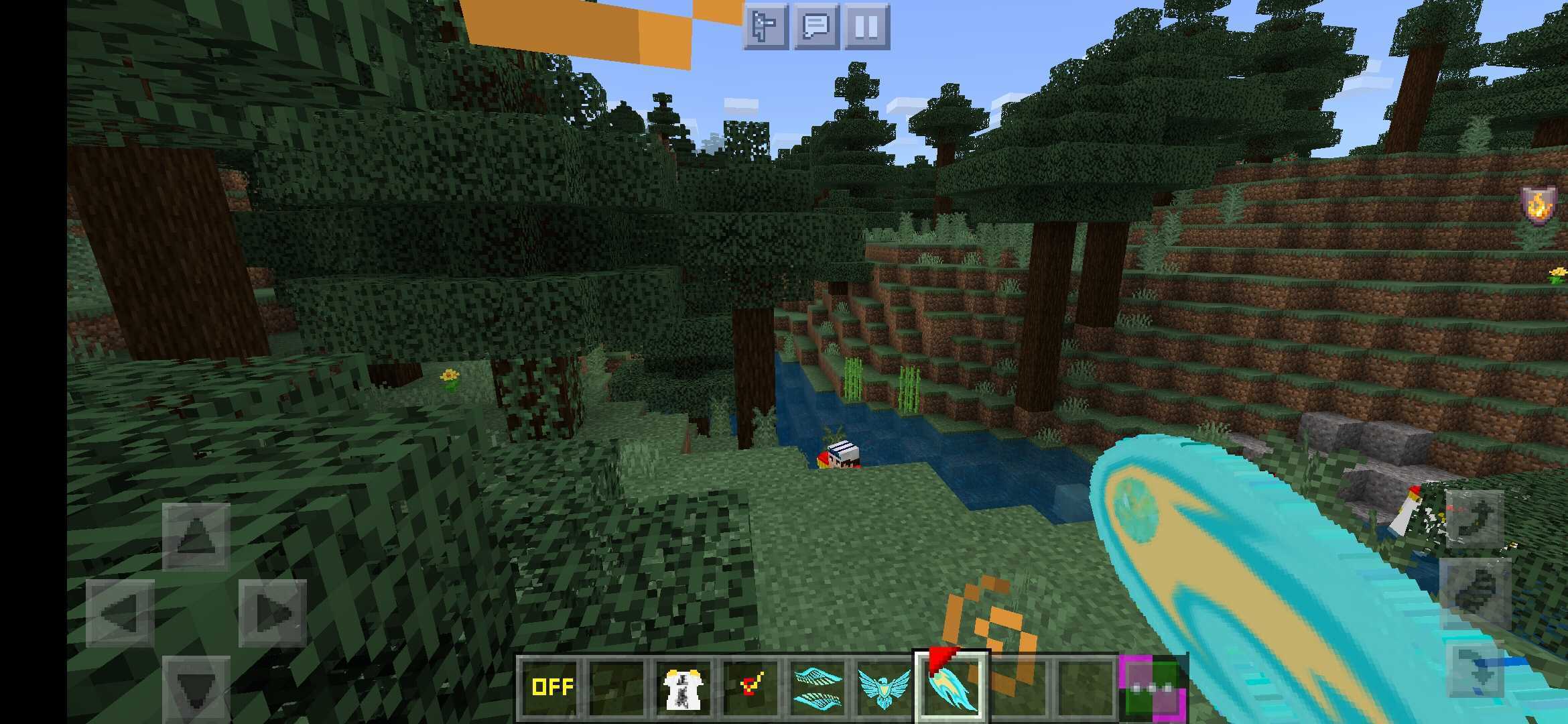Open the emote menu button
The image size is (1568, 724).
click(765, 27)
